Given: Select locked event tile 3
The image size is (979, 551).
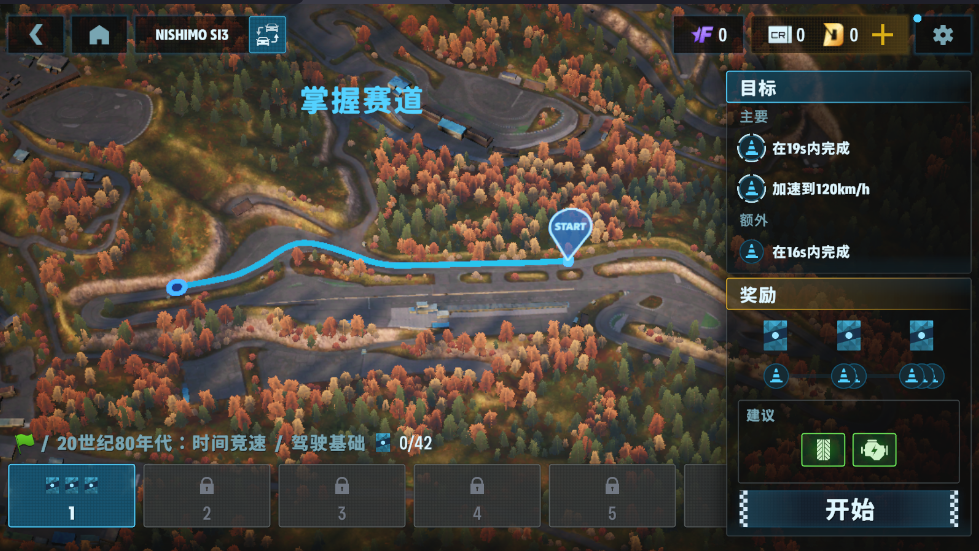Looking at the screenshot, I should click(342, 496).
